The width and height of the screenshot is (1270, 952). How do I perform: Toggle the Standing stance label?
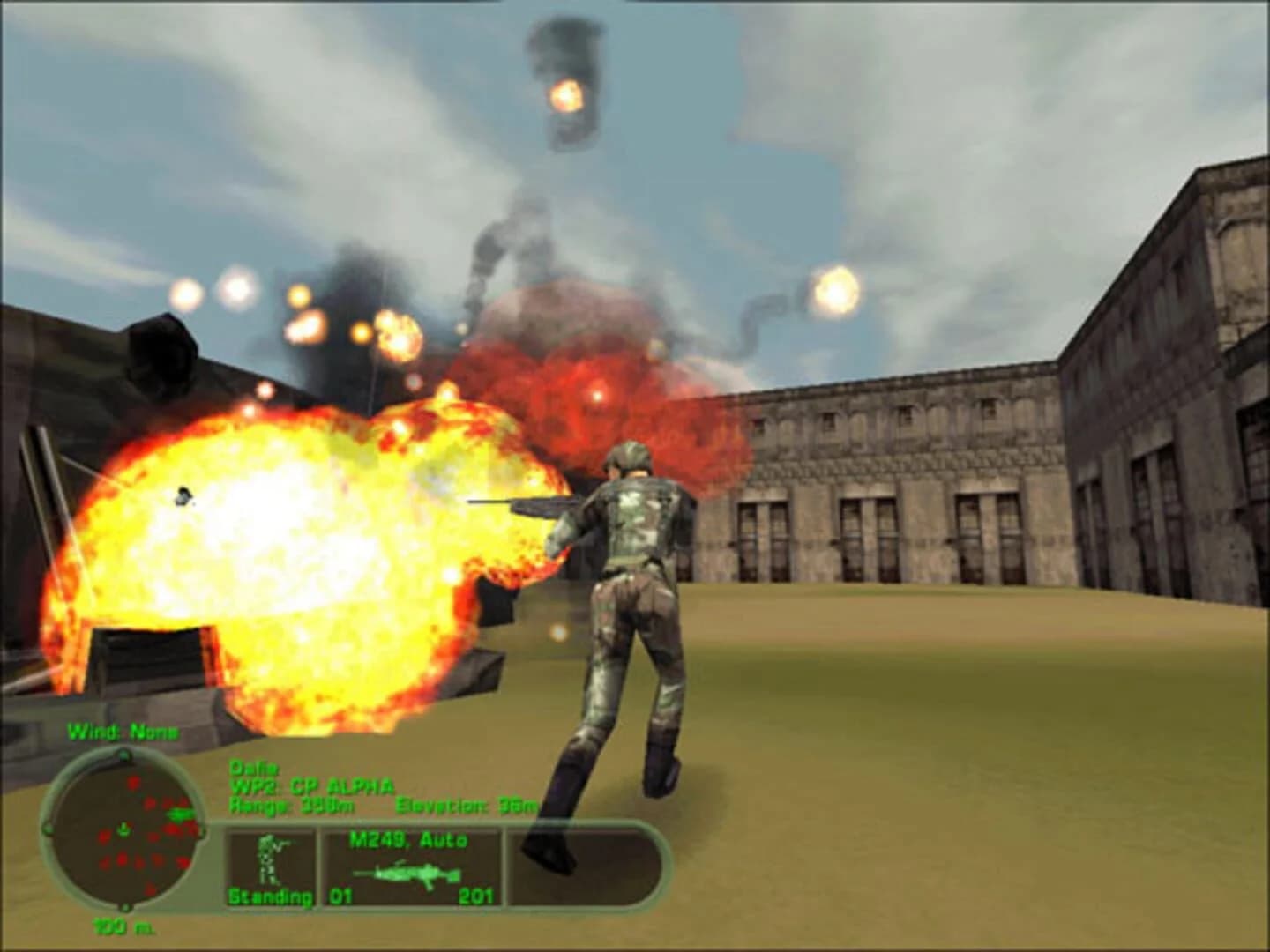(x=271, y=896)
